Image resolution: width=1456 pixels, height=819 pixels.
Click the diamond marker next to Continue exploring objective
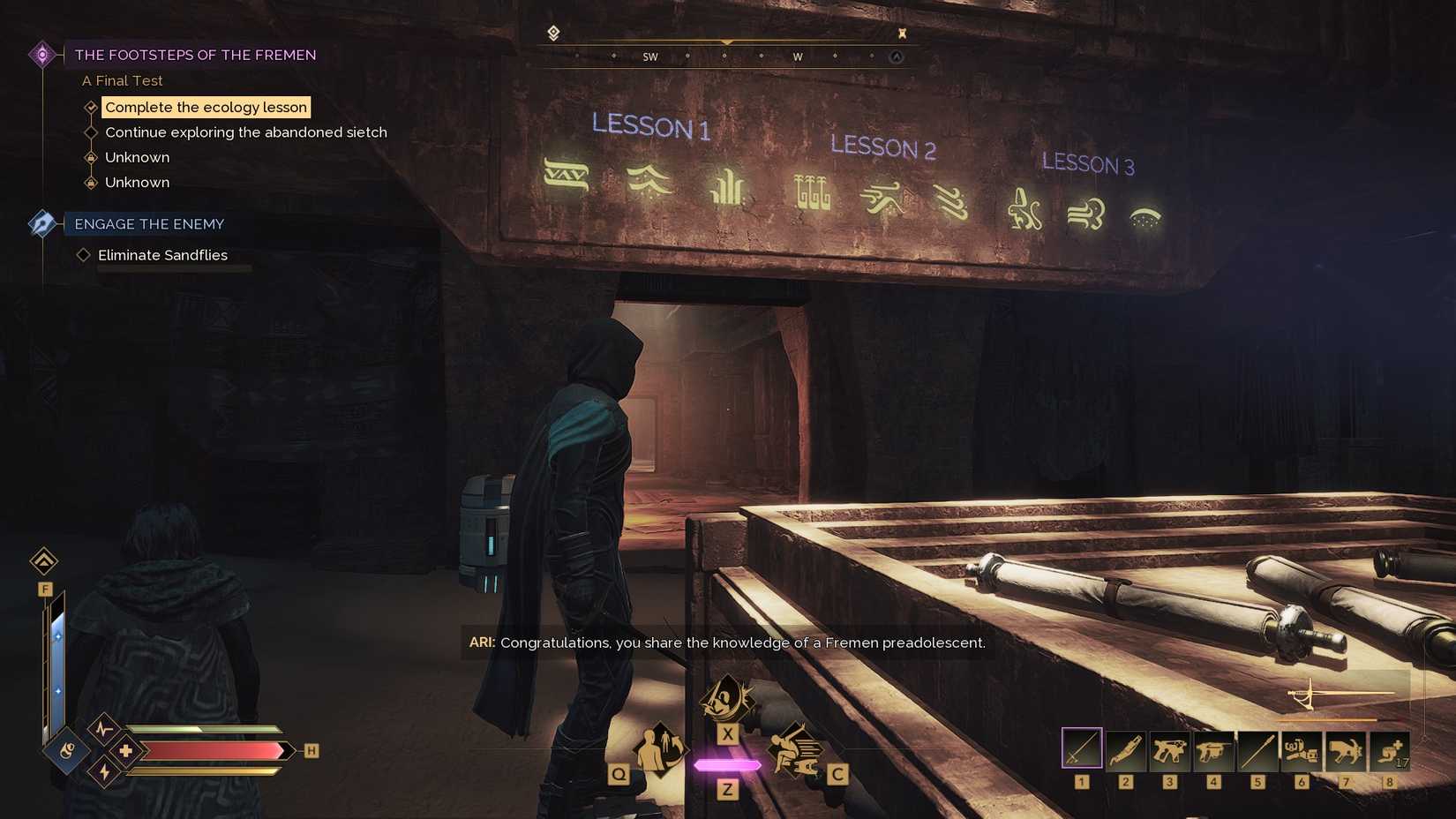pos(92,131)
